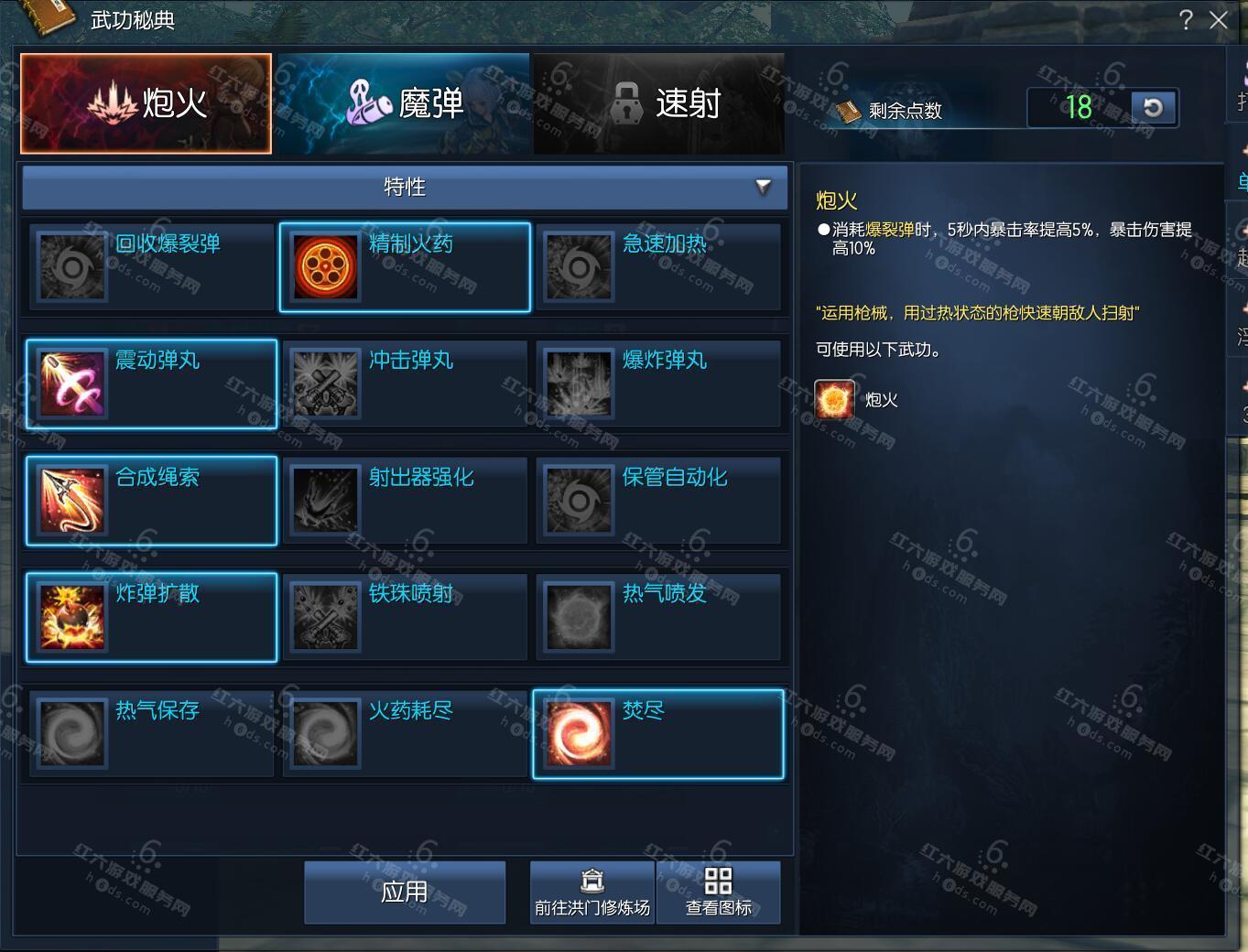The width and height of the screenshot is (1248, 952).
Task: Select the 震动弹丸 trait
Action: tap(152, 384)
